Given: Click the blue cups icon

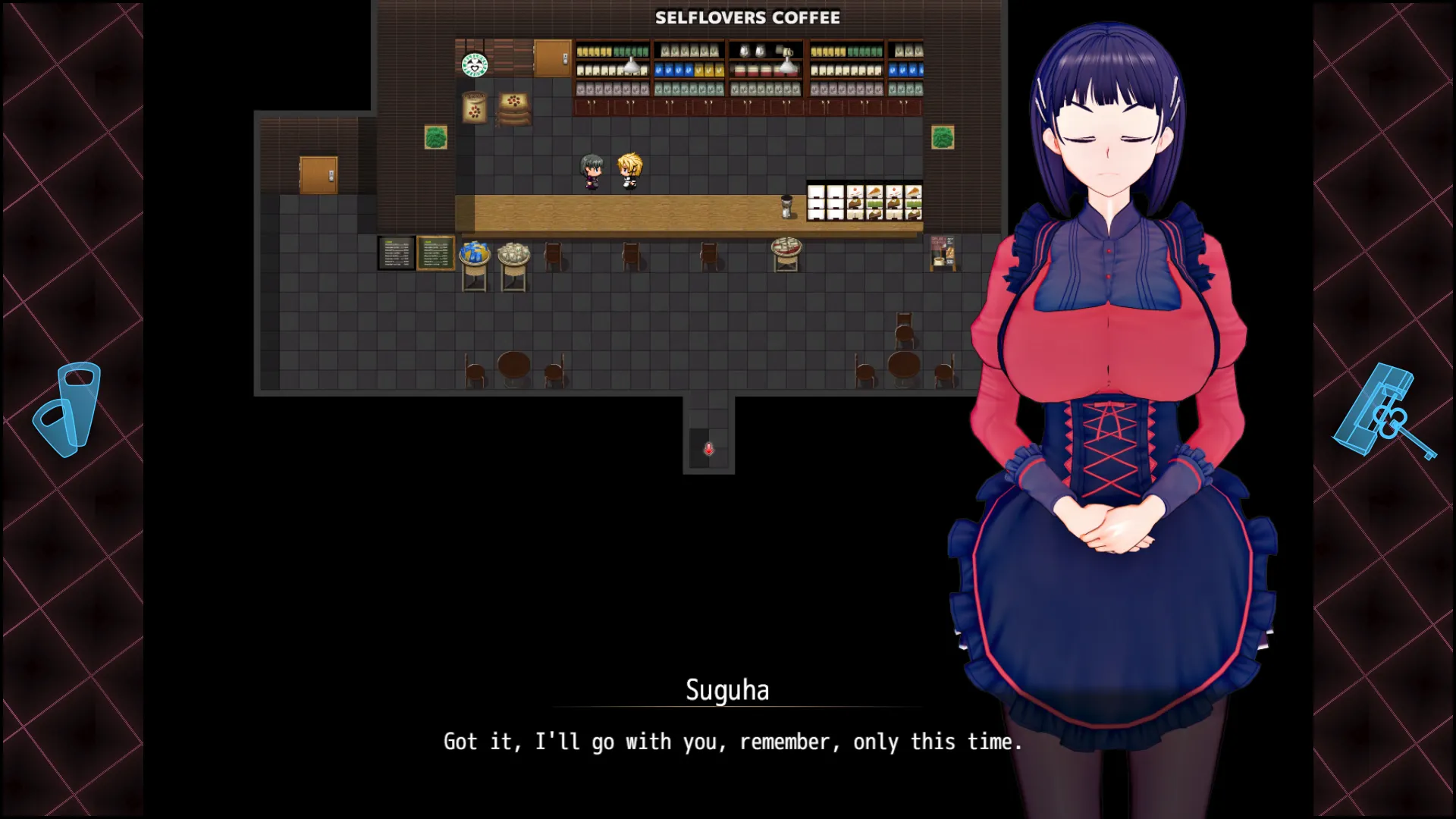Looking at the screenshot, I should [68, 409].
